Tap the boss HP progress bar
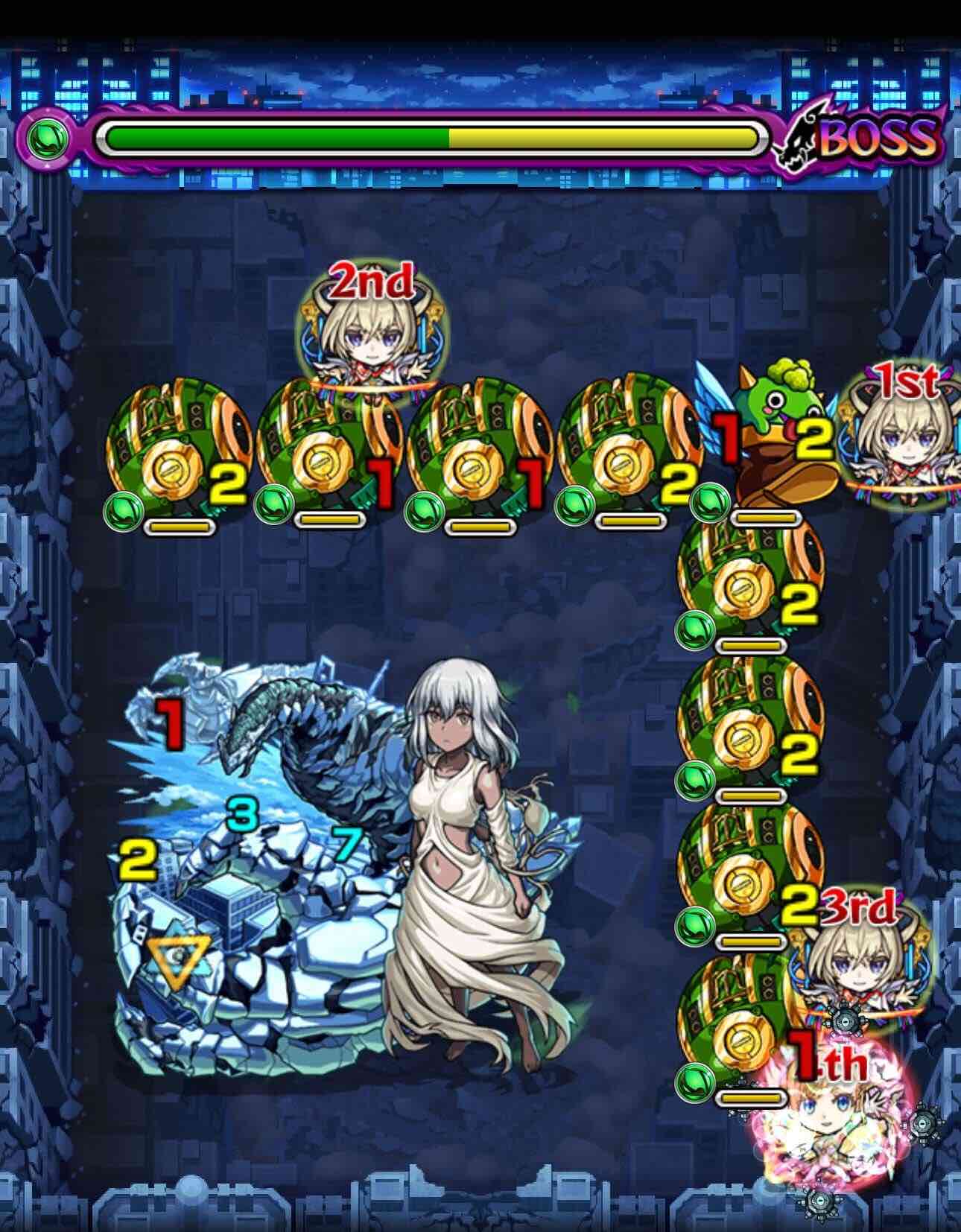 click(432, 136)
